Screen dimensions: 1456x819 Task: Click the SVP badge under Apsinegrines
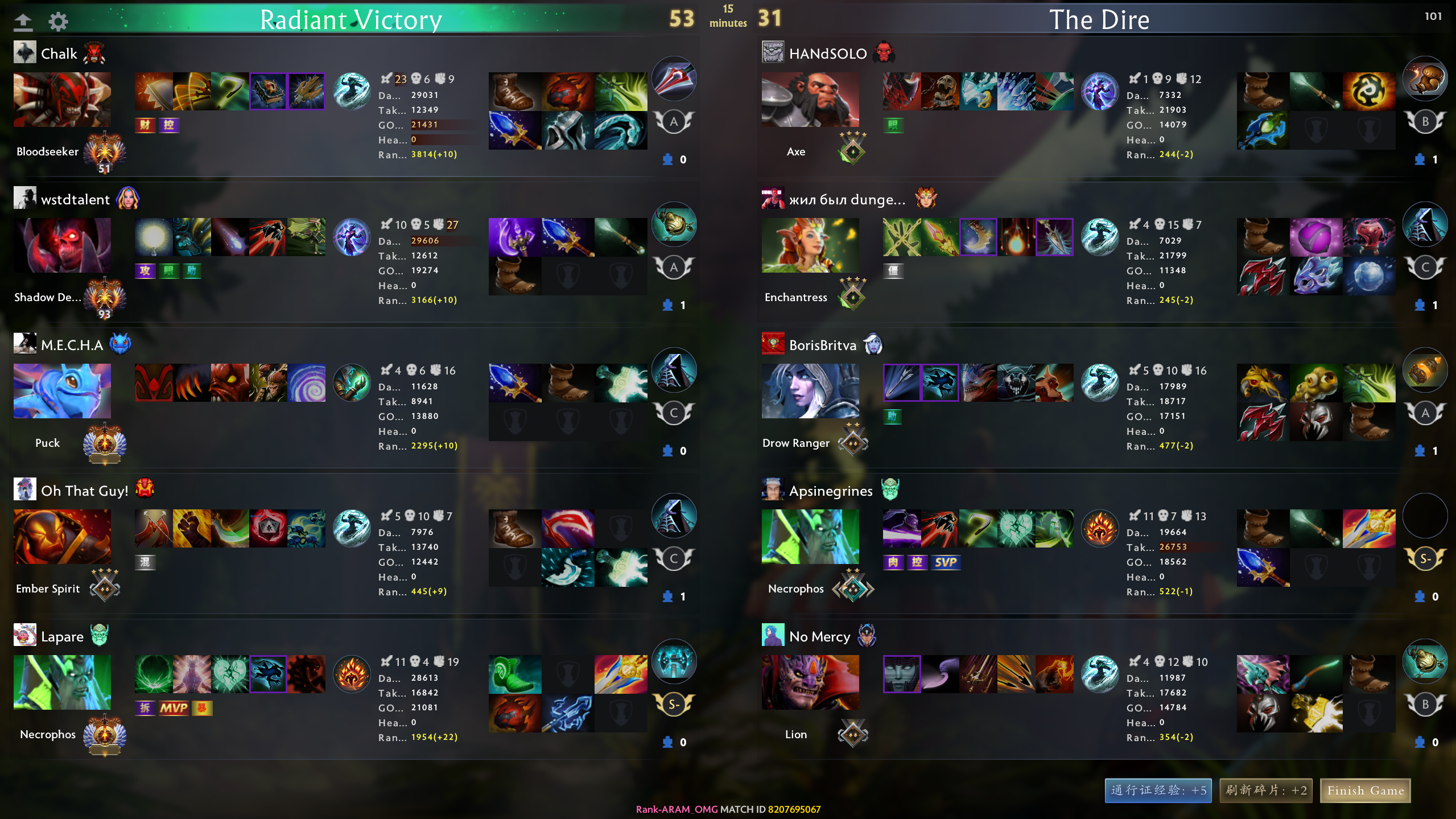(945, 562)
